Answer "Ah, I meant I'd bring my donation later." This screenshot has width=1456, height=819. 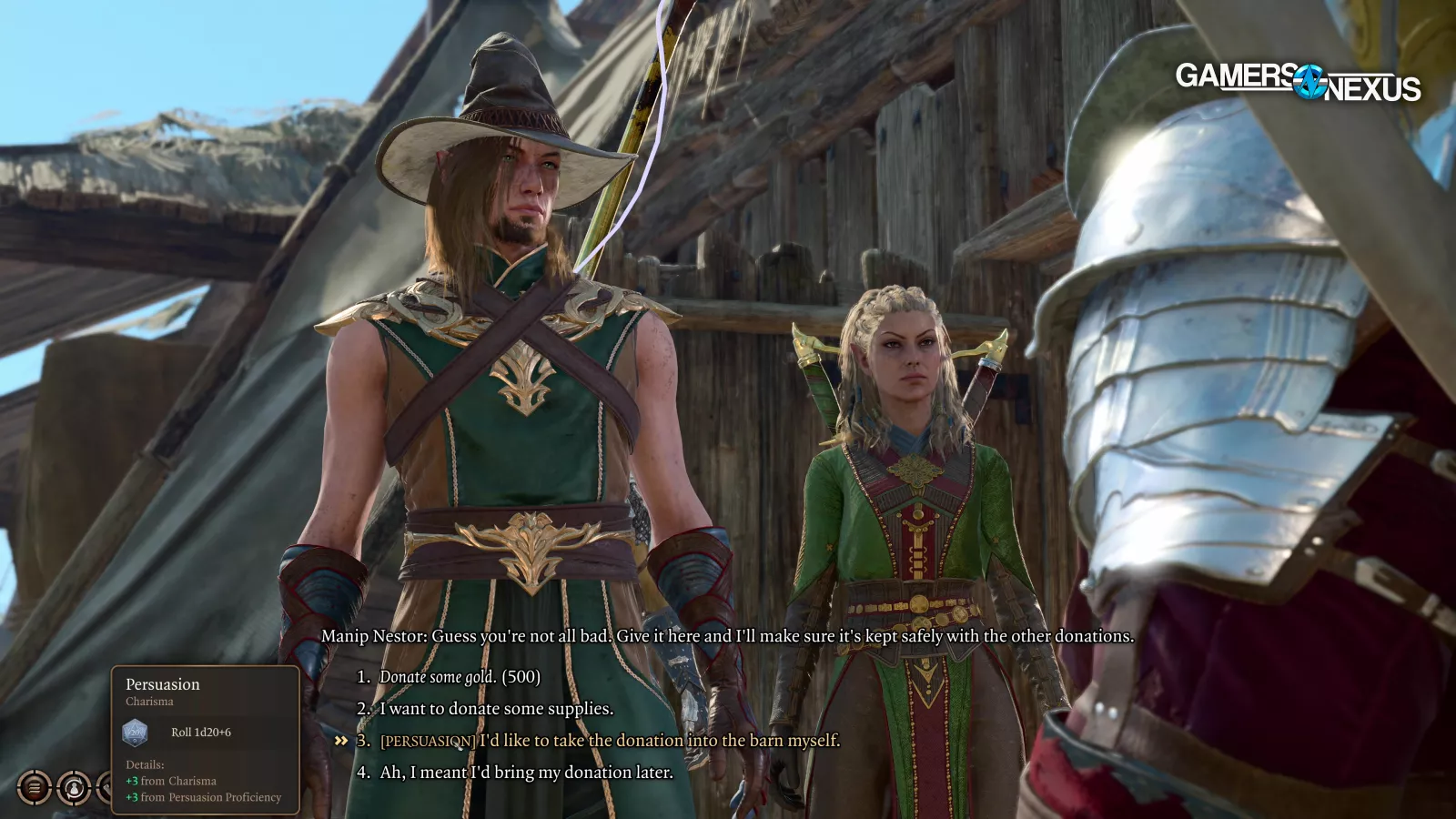(x=526, y=773)
